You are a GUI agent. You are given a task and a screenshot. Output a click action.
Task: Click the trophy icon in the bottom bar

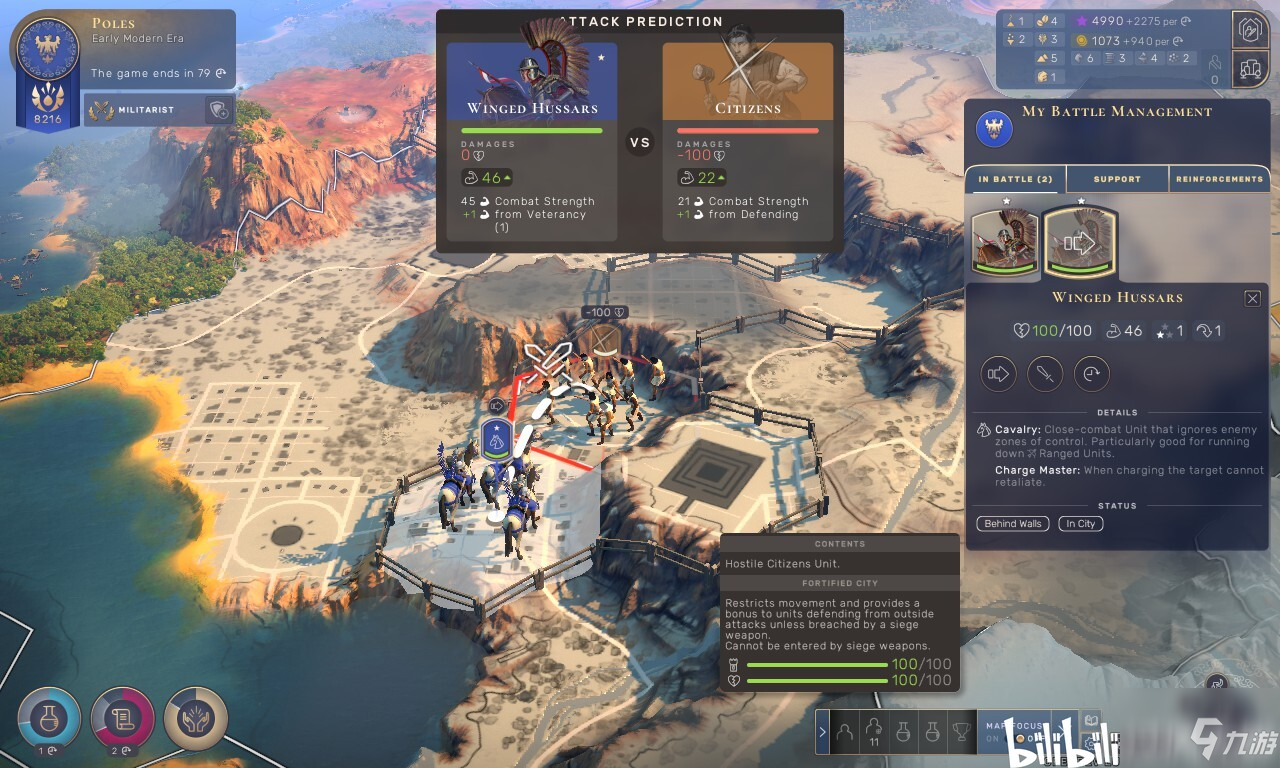tap(961, 732)
